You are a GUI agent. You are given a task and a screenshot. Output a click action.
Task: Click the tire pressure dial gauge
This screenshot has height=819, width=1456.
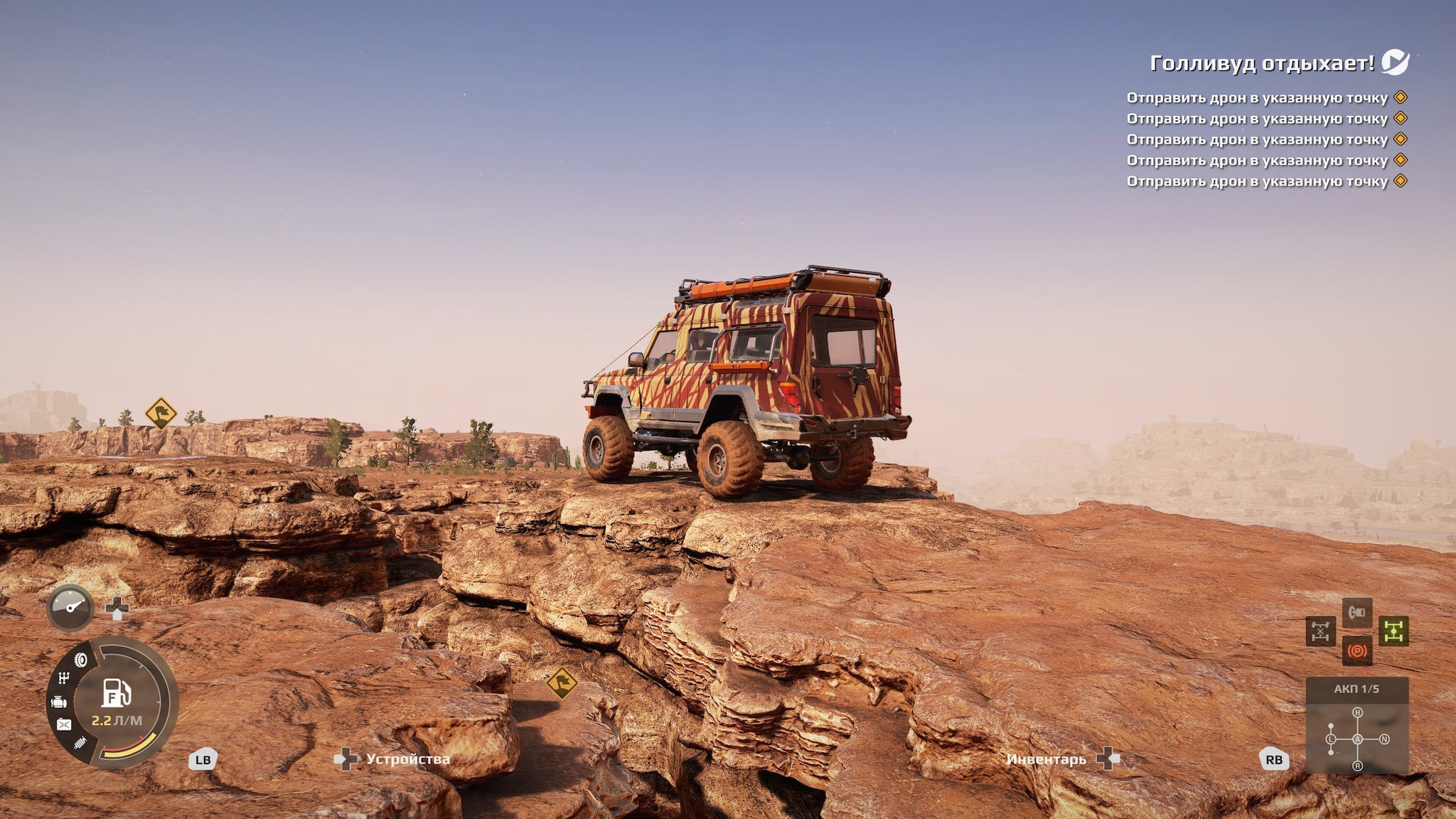(70, 607)
